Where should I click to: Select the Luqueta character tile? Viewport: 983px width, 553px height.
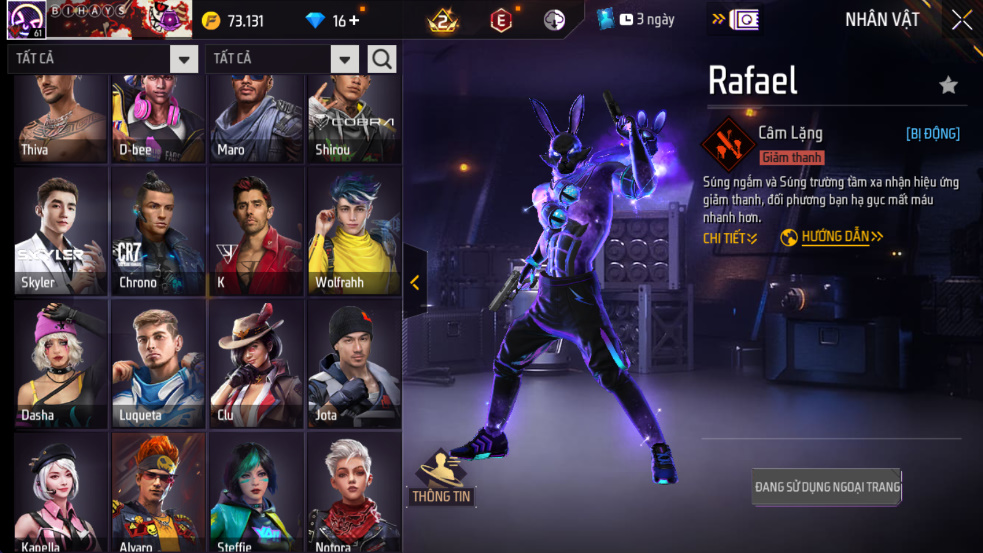pos(159,364)
